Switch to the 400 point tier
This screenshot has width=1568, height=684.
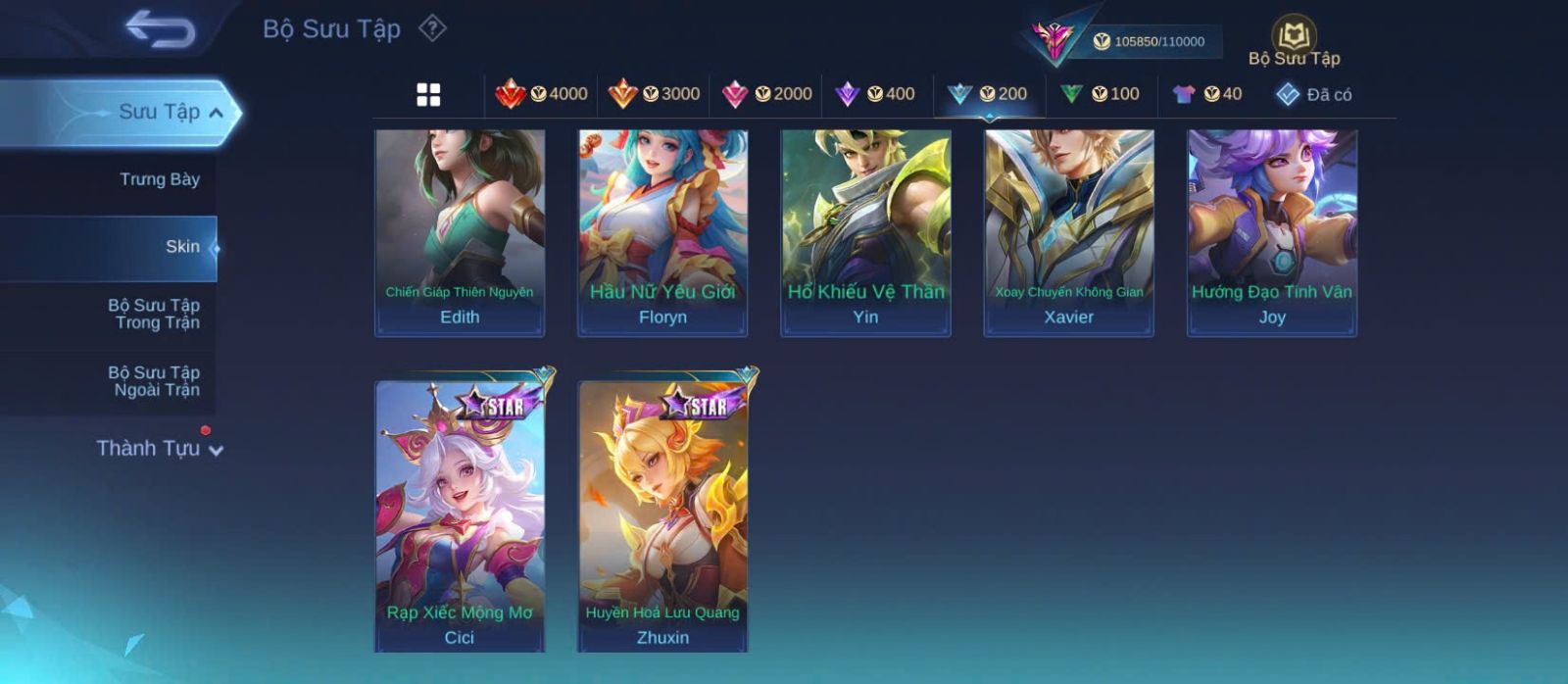tap(875, 94)
